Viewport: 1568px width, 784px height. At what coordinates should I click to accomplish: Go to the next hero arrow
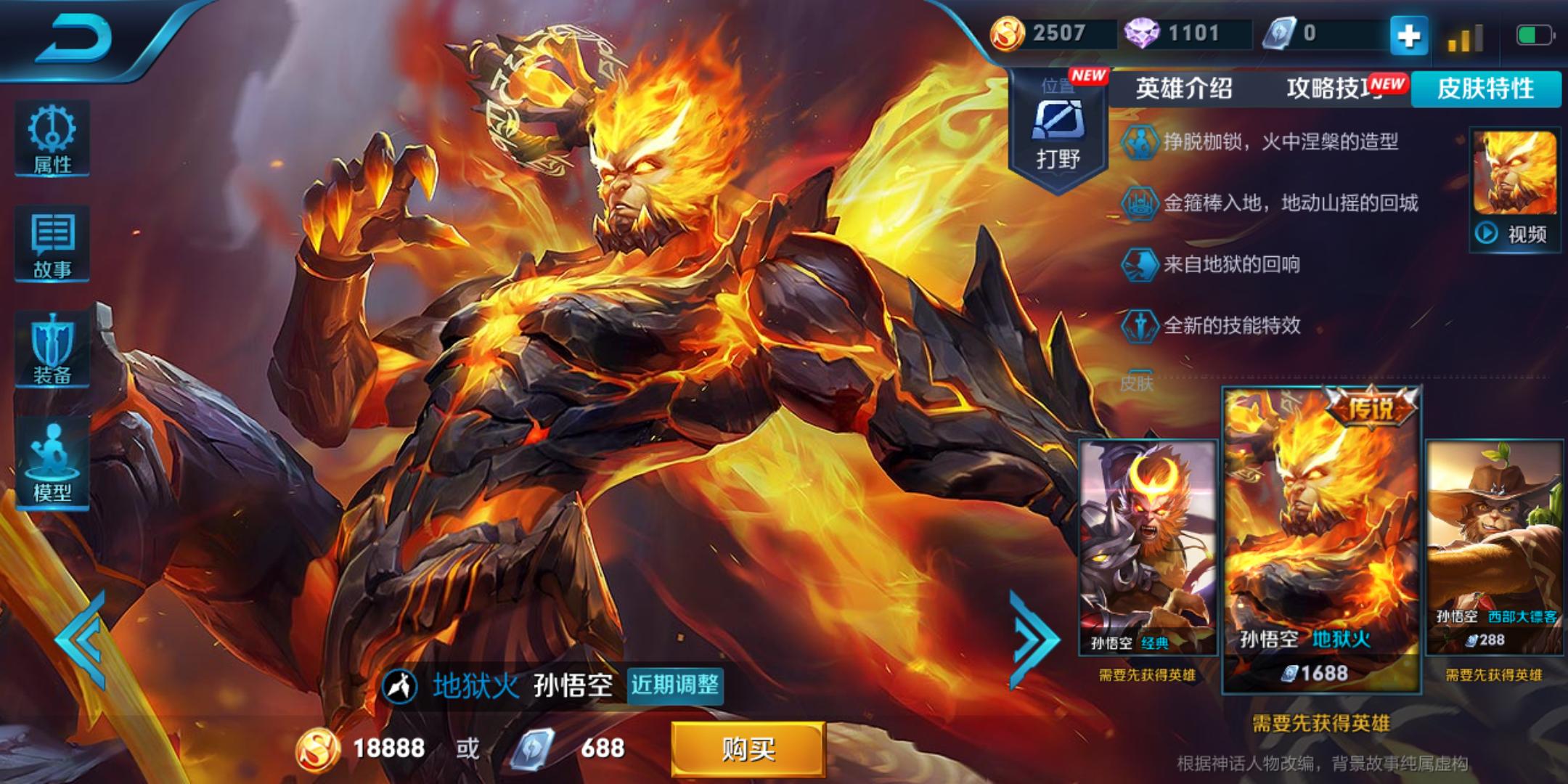1034,640
